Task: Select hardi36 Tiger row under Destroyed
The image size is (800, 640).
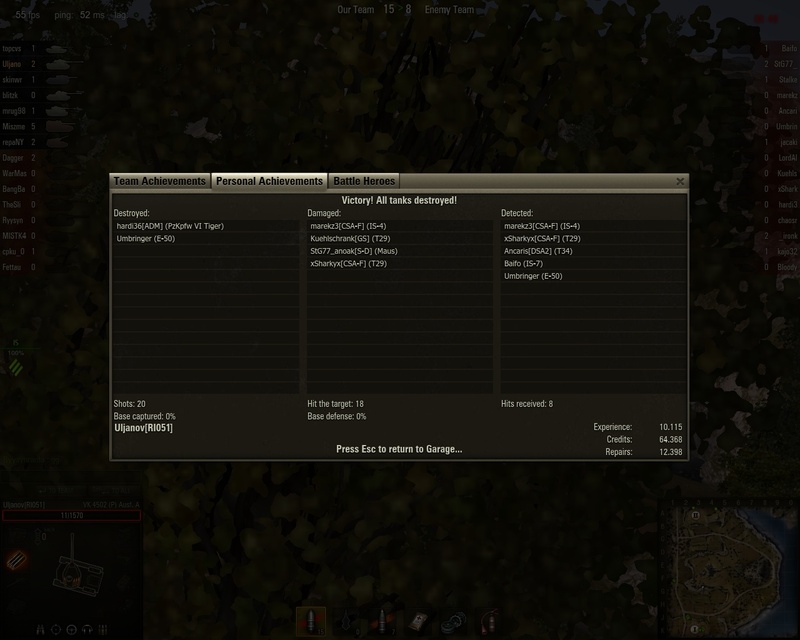Action: point(170,226)
